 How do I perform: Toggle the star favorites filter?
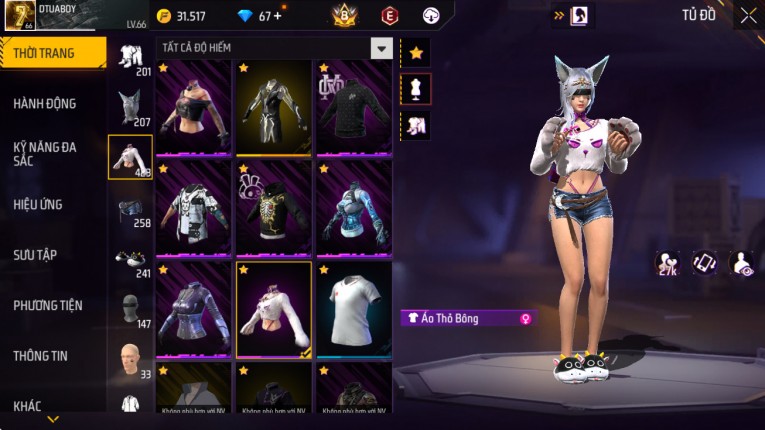click(416, 52)
